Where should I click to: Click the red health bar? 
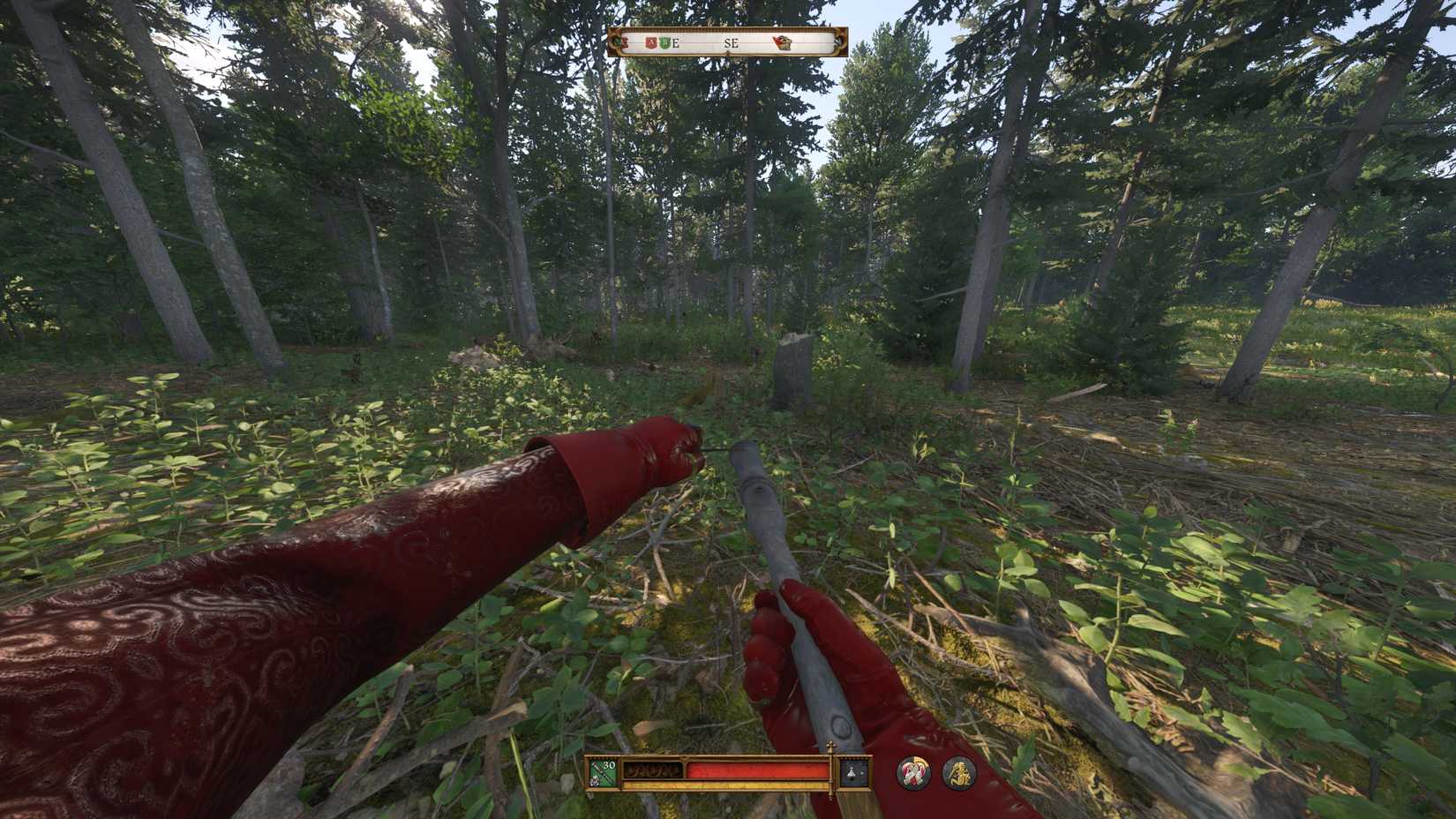click(757, 770)
